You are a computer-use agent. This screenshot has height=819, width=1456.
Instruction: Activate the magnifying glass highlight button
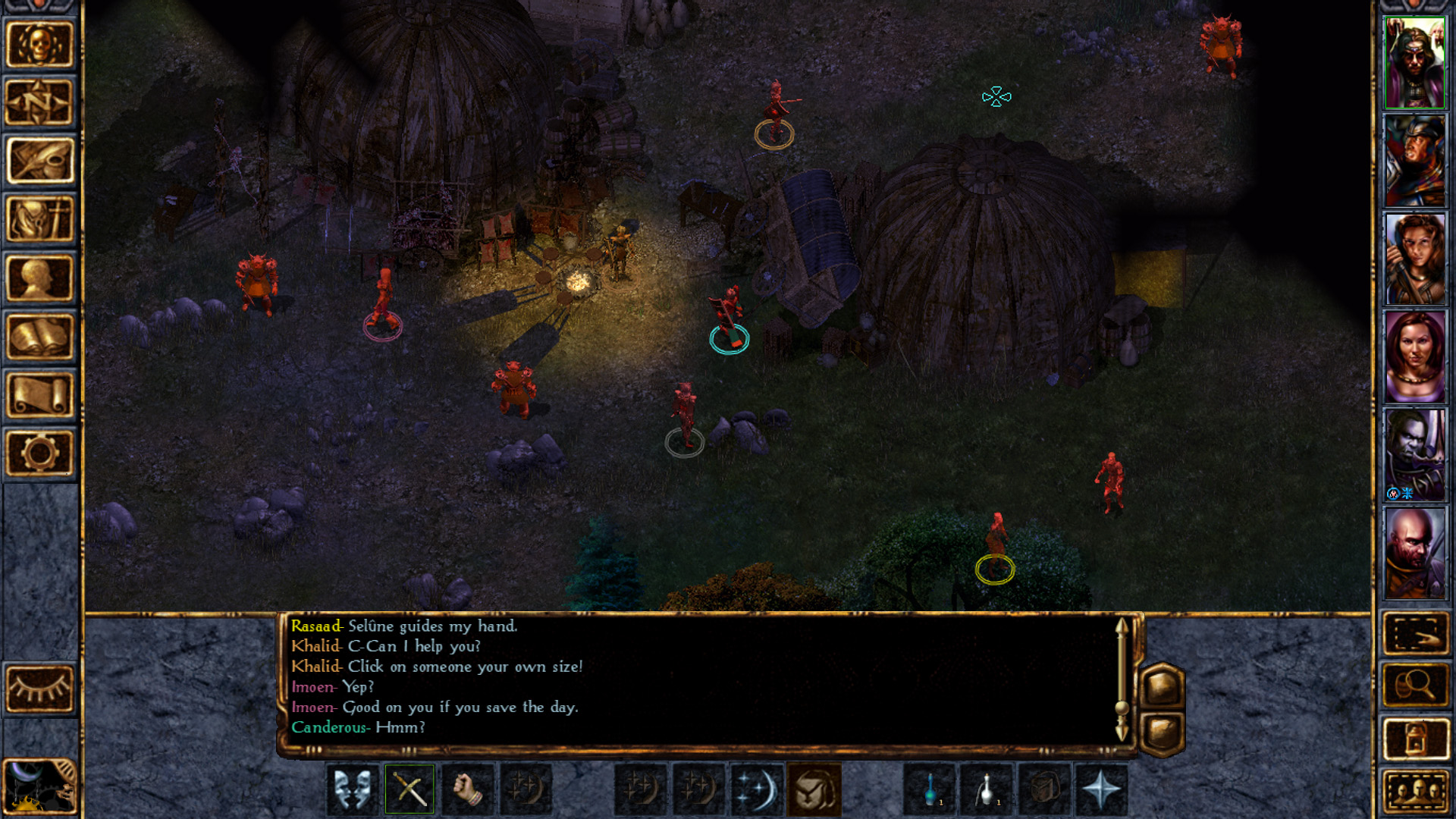[1415, 685]
